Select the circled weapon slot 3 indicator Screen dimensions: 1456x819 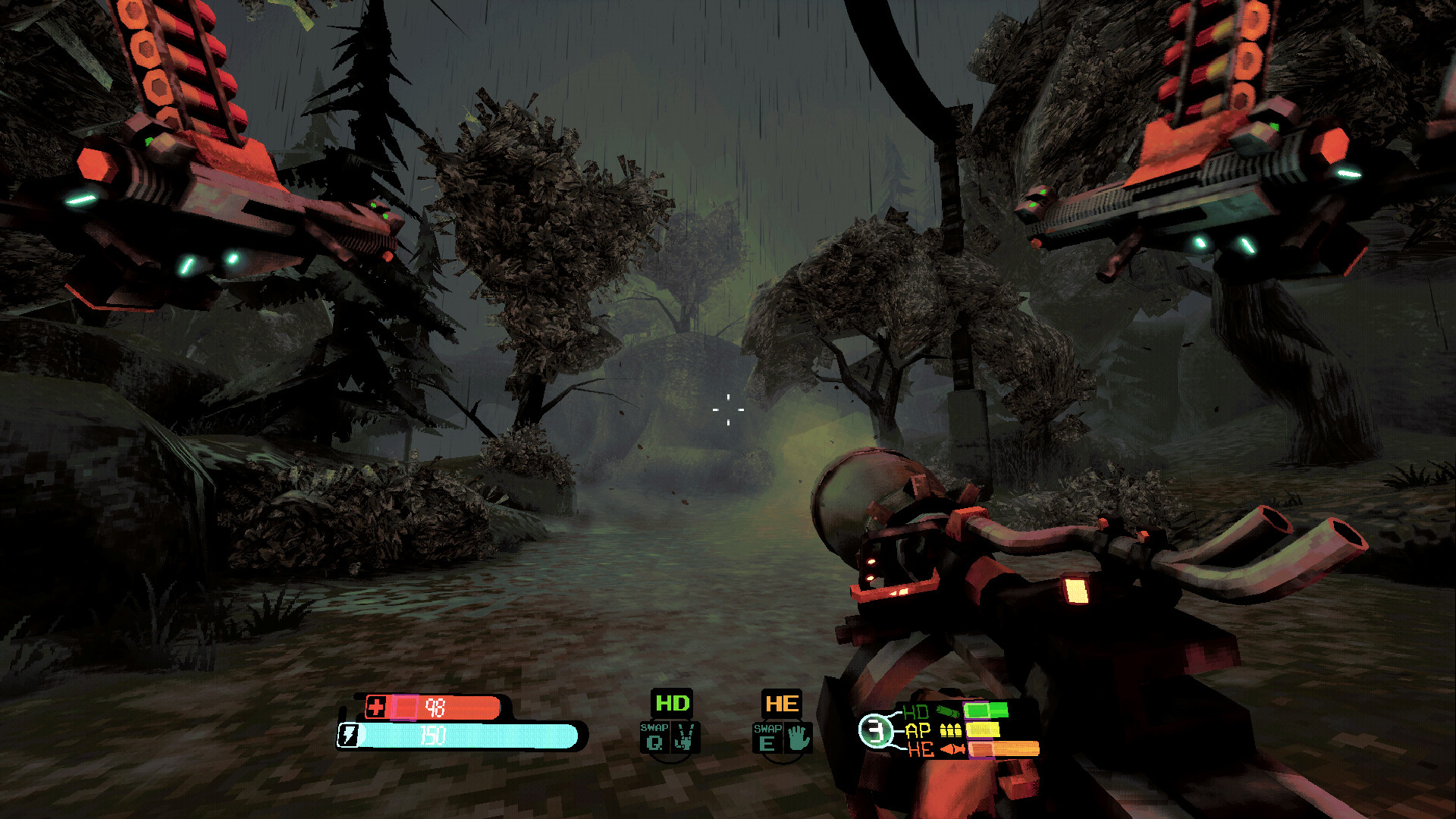click(x=876, y=731)
